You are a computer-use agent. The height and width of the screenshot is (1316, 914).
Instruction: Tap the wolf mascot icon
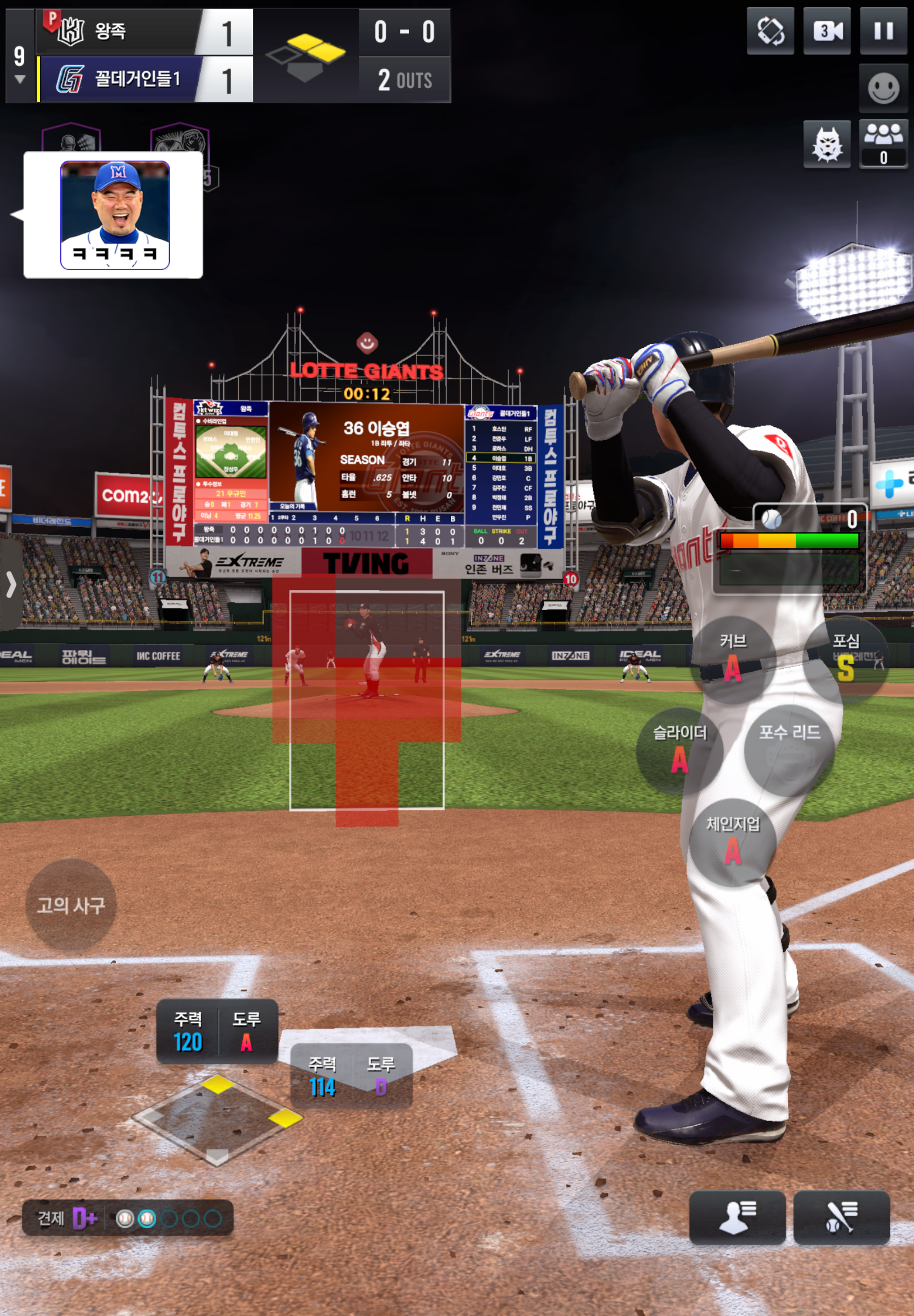tap(826, 144)
